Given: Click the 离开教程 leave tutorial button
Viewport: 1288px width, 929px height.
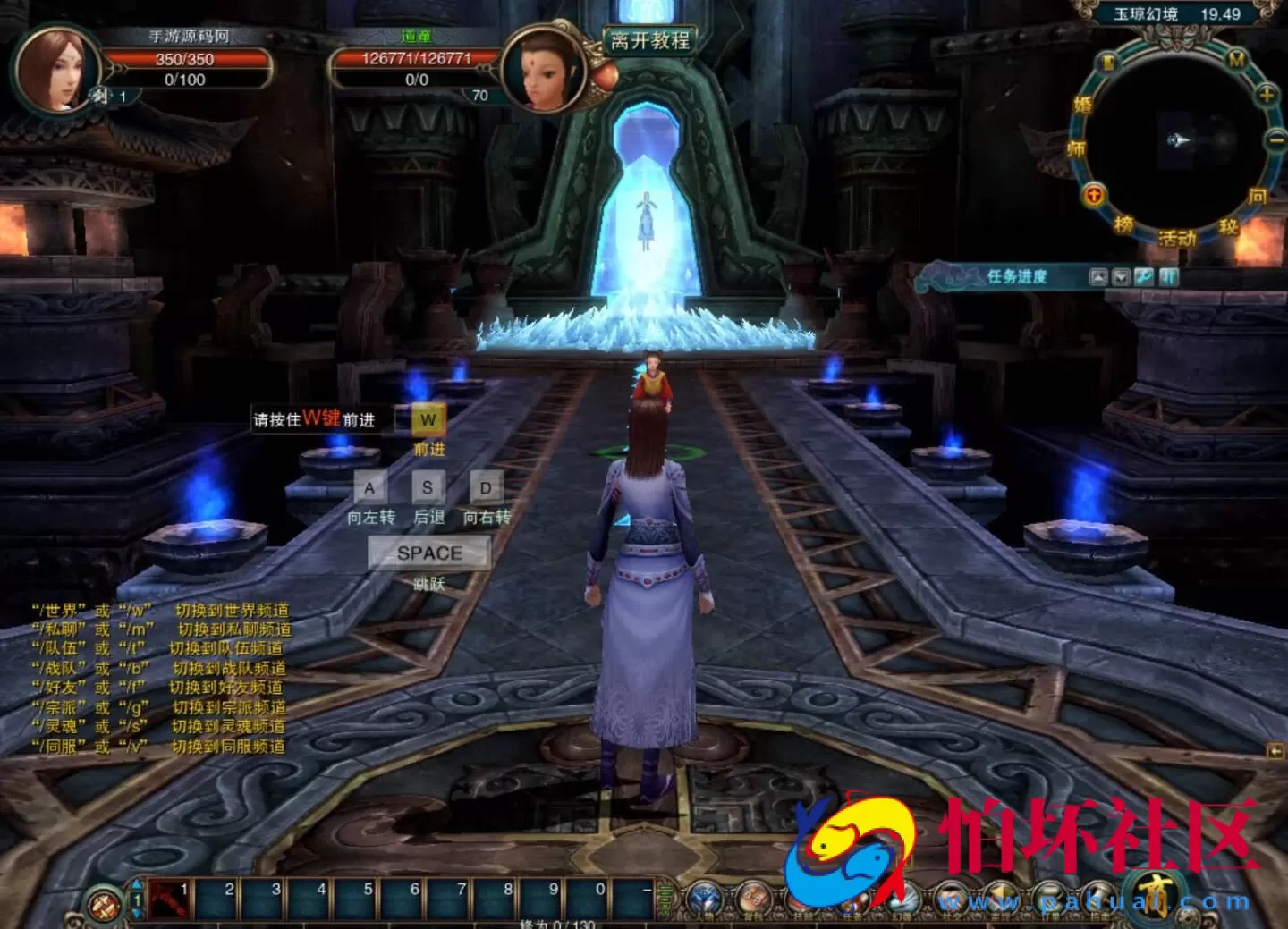Looking at the screenshot, I should (649, 41).
